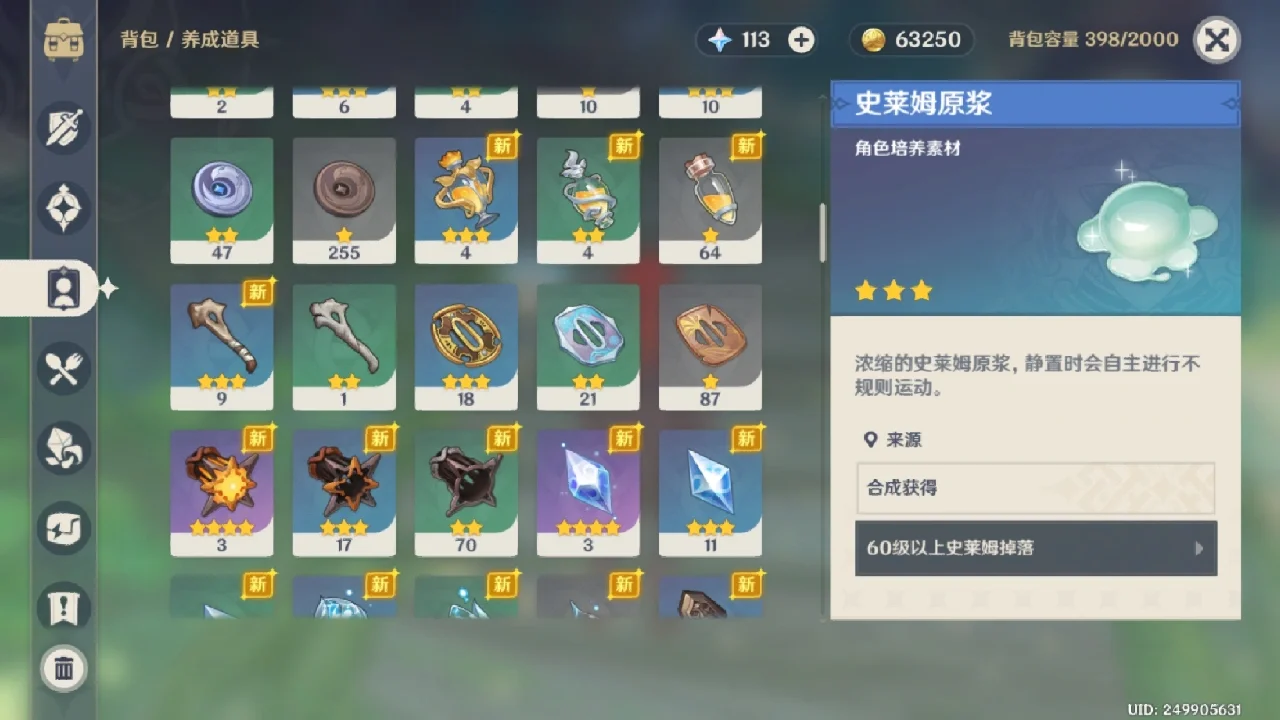Select the blue spiral mask with 47 count
Viewport: 1280px width, 720px height.
coord(221,200)
